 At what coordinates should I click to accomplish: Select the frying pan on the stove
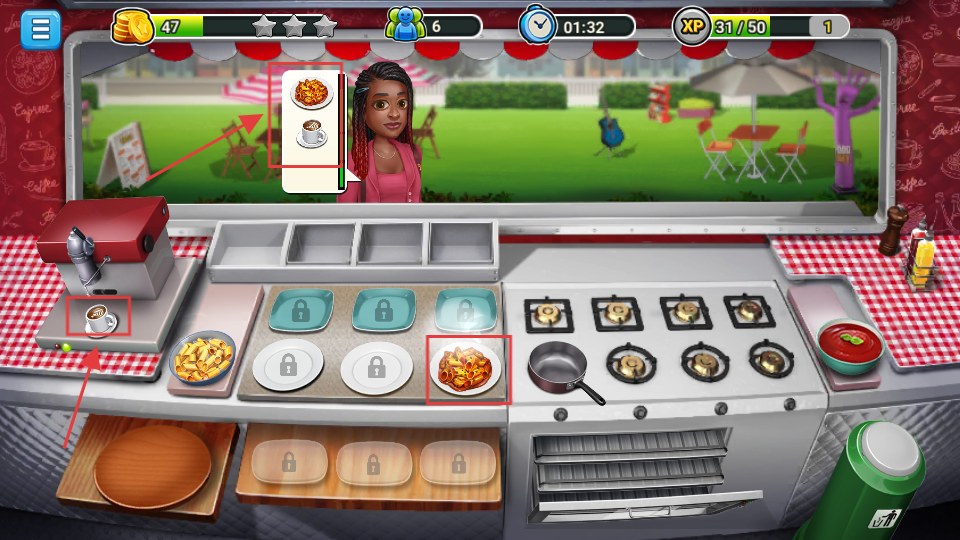coord(559,366)
